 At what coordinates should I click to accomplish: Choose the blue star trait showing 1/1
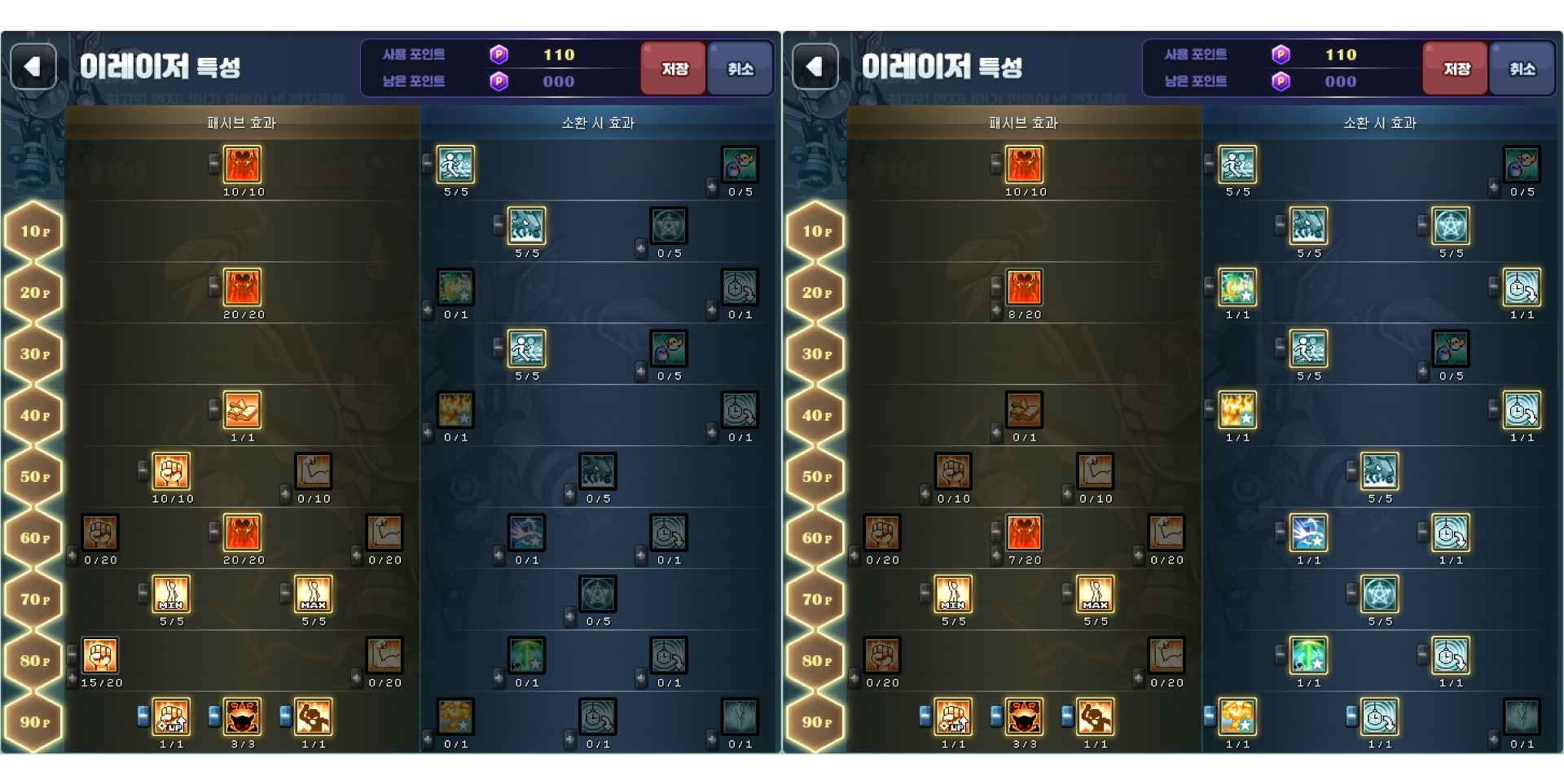(1308, 533)
